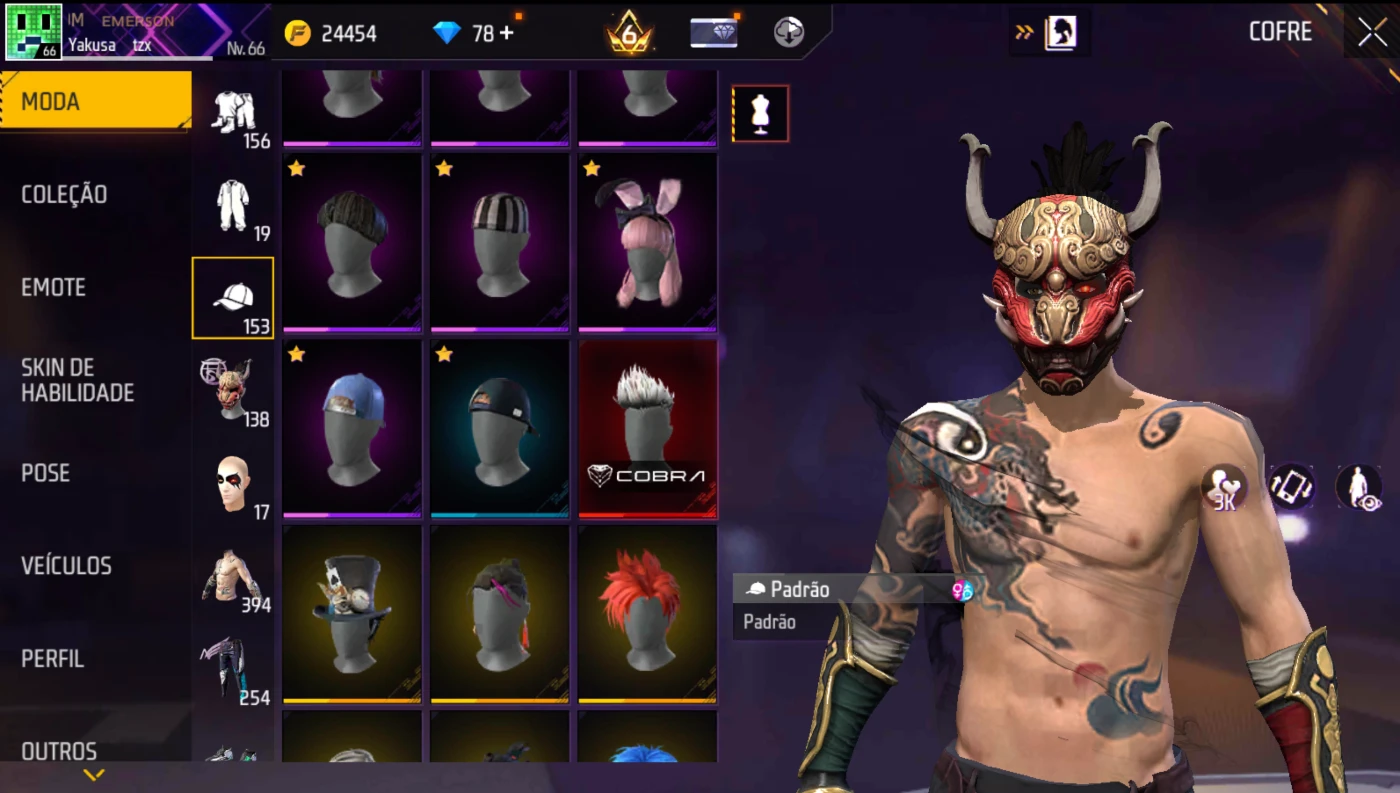The width and height of the screenshot is (1400, 793).
Task: Select the headwear cap subcategory
Action: click(x=233, y=298)
